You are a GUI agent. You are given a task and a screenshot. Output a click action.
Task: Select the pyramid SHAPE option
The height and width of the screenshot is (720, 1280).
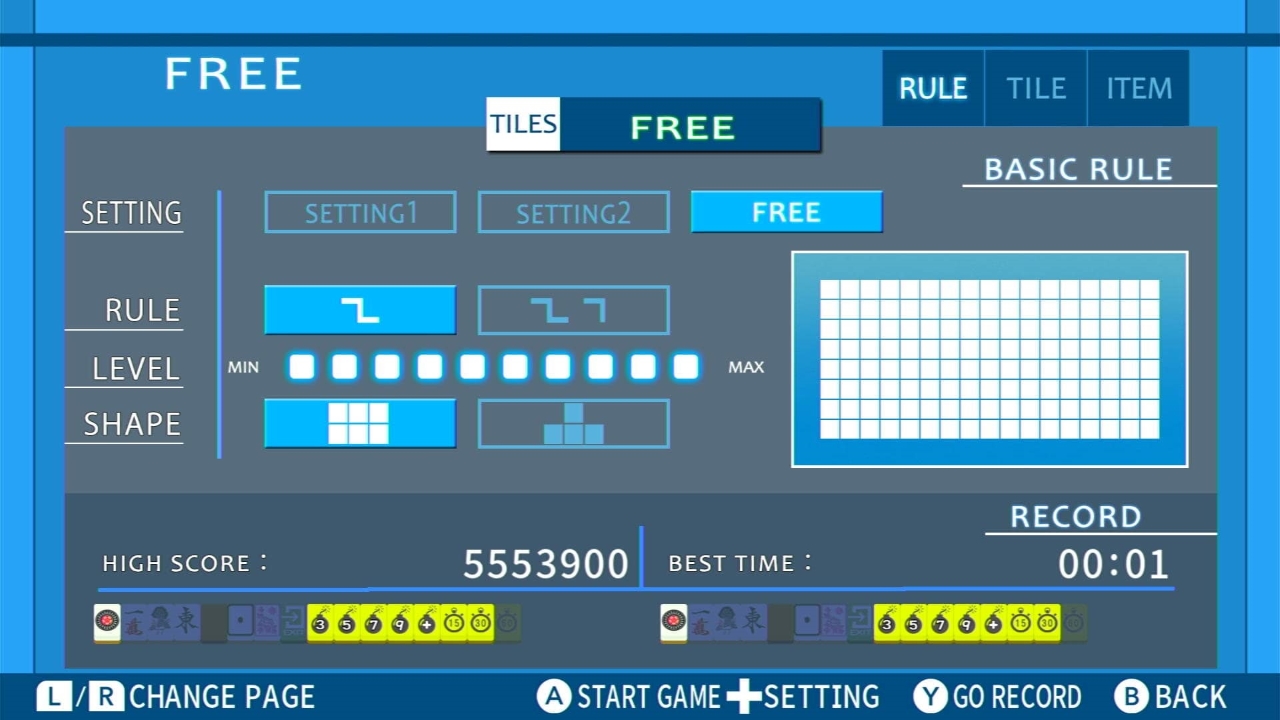coord(573,423)
